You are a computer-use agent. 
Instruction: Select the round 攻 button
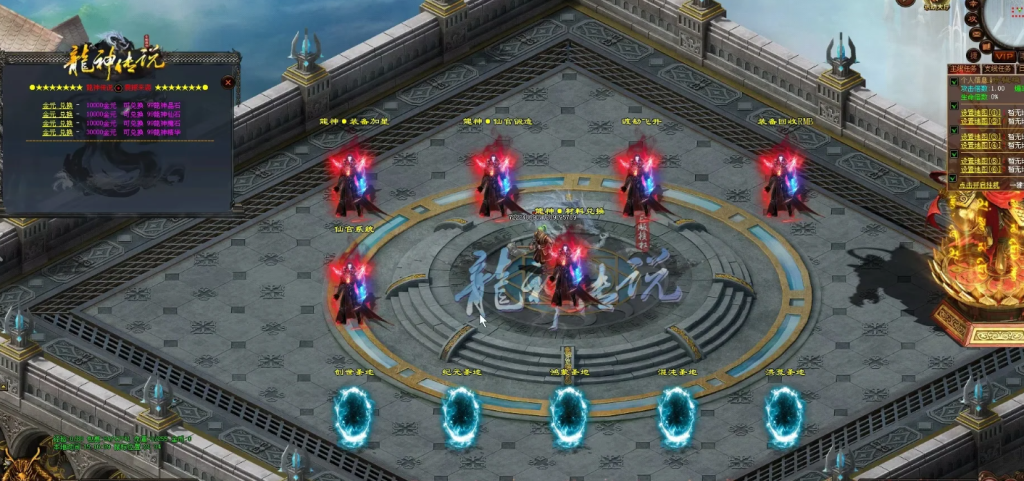point(972,19)
